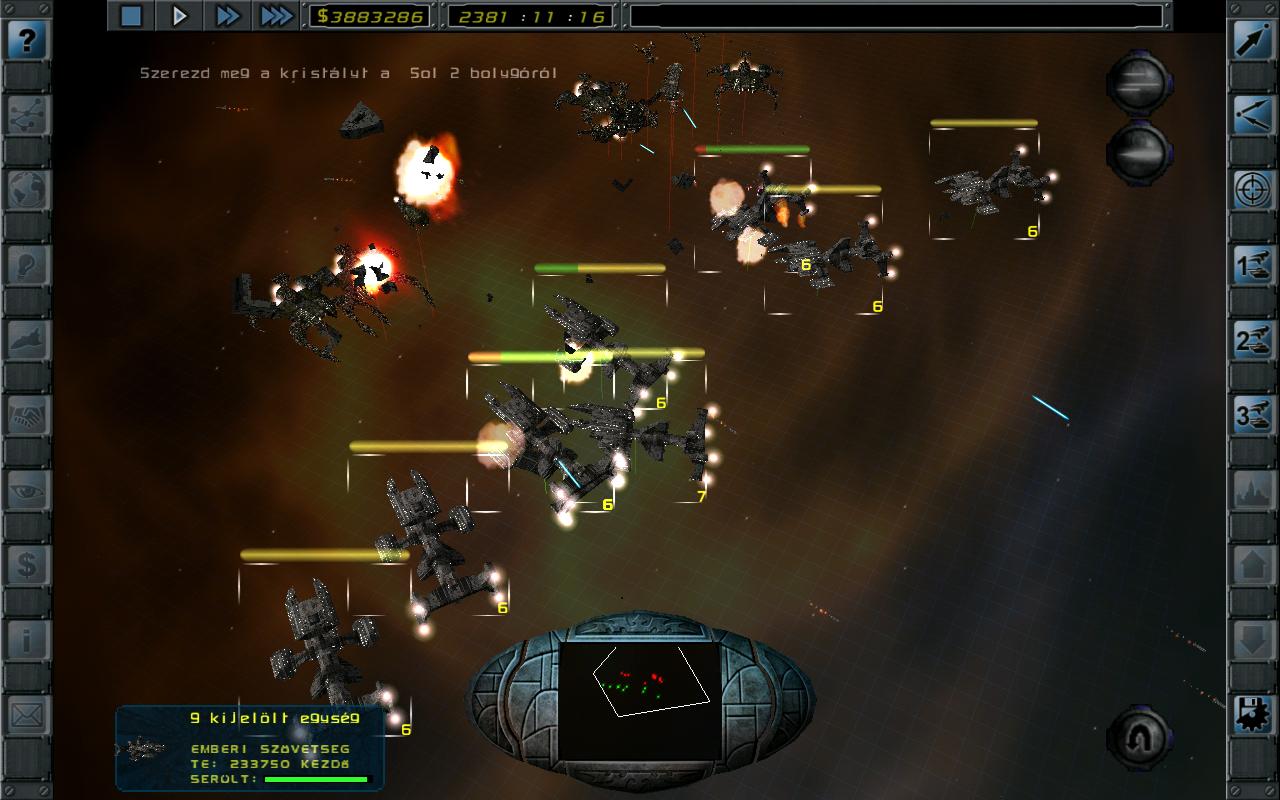Click the lower round button with single streak
The width and height of the screenshot is (1280, 800).
point(1139,152)
